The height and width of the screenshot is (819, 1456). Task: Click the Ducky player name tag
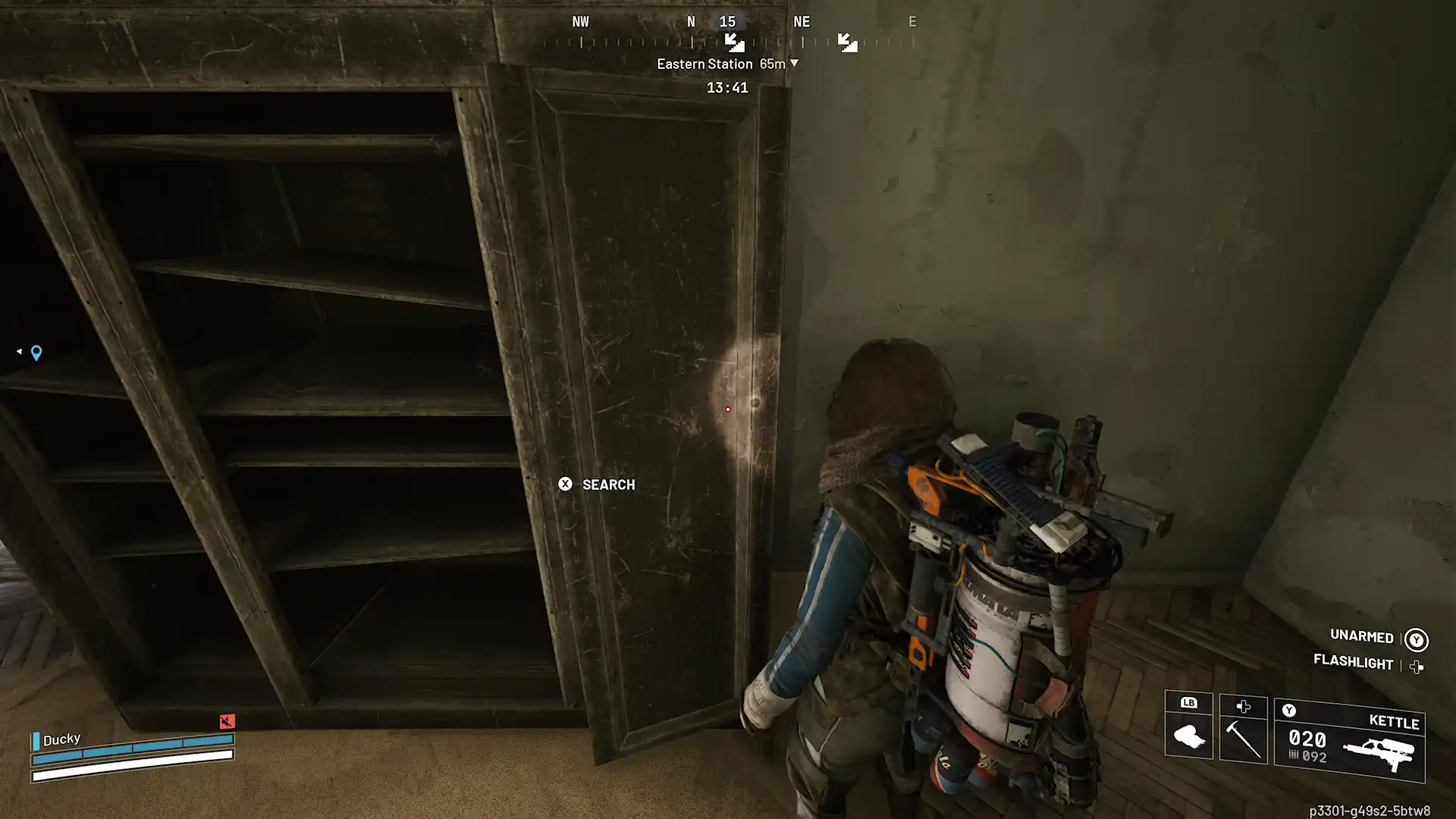[x=61, y=739]
